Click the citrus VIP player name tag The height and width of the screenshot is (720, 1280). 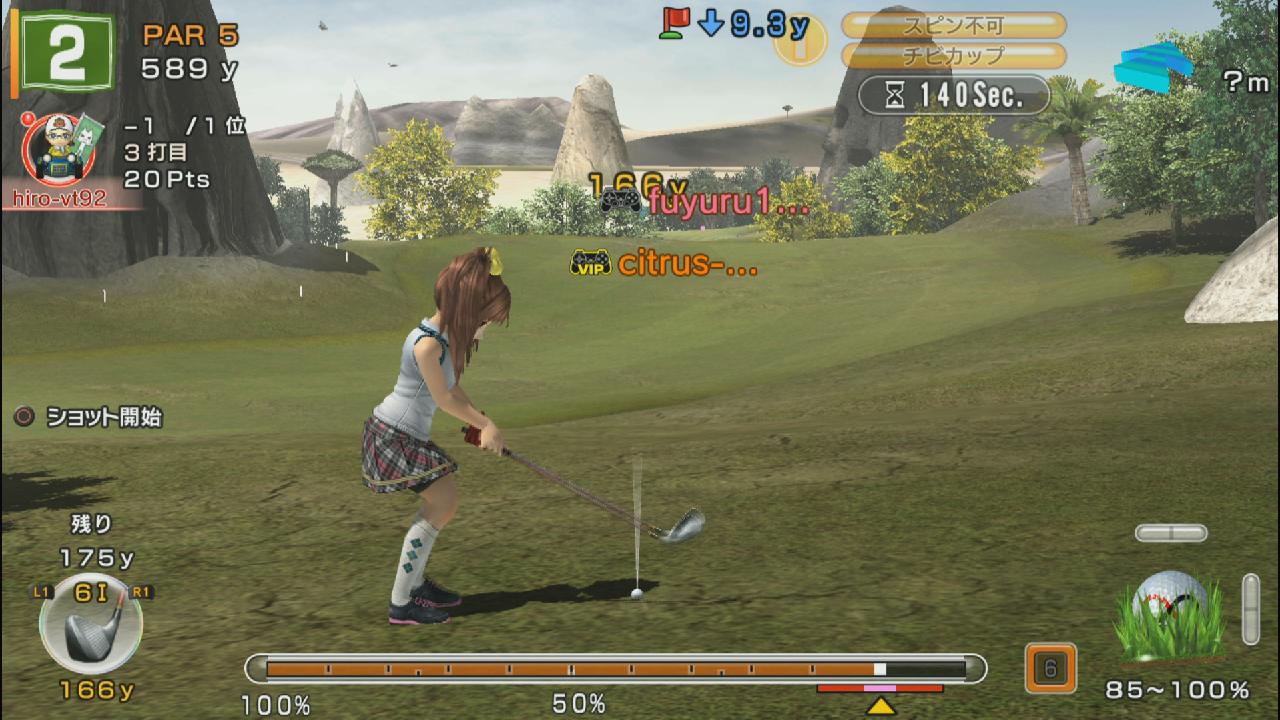[664, 264]
